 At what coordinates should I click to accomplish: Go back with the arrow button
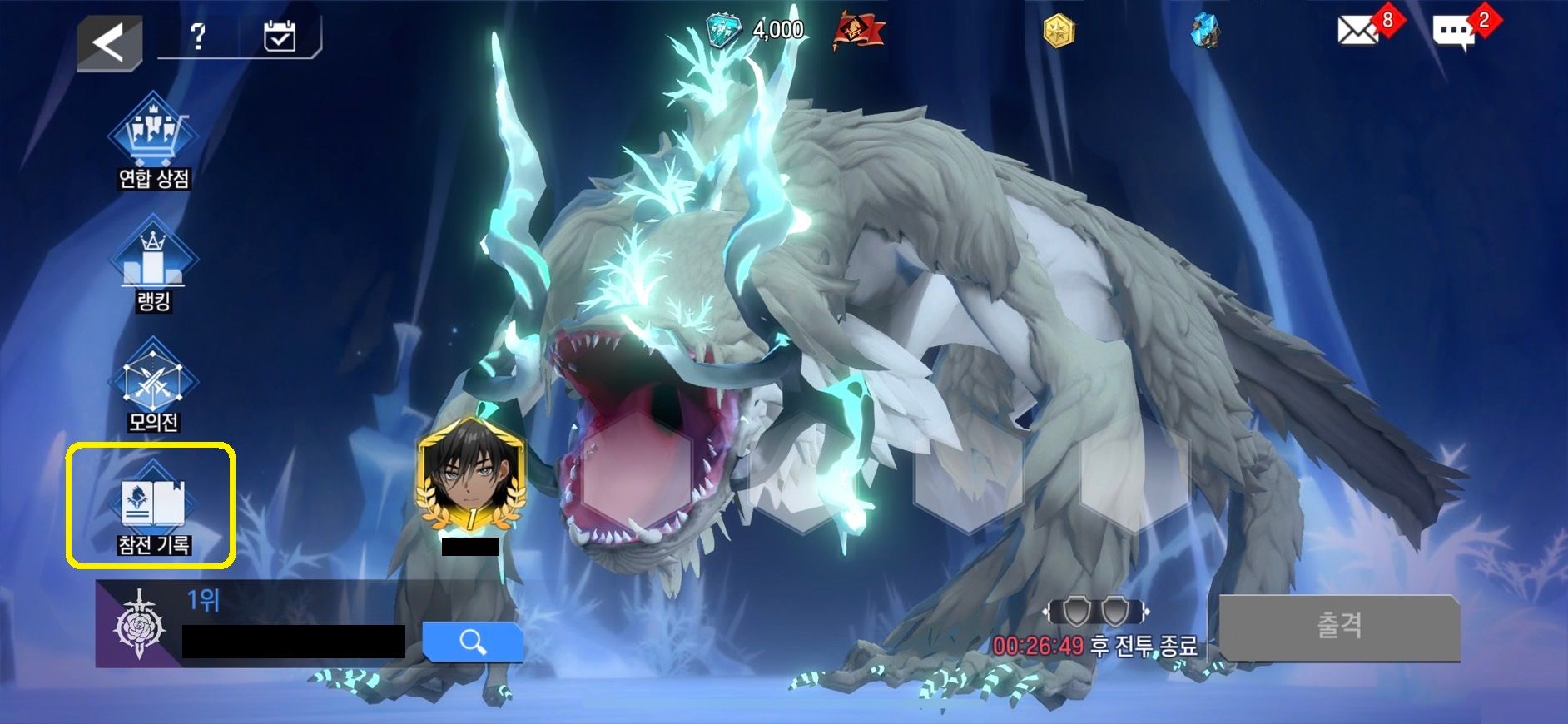109,42
